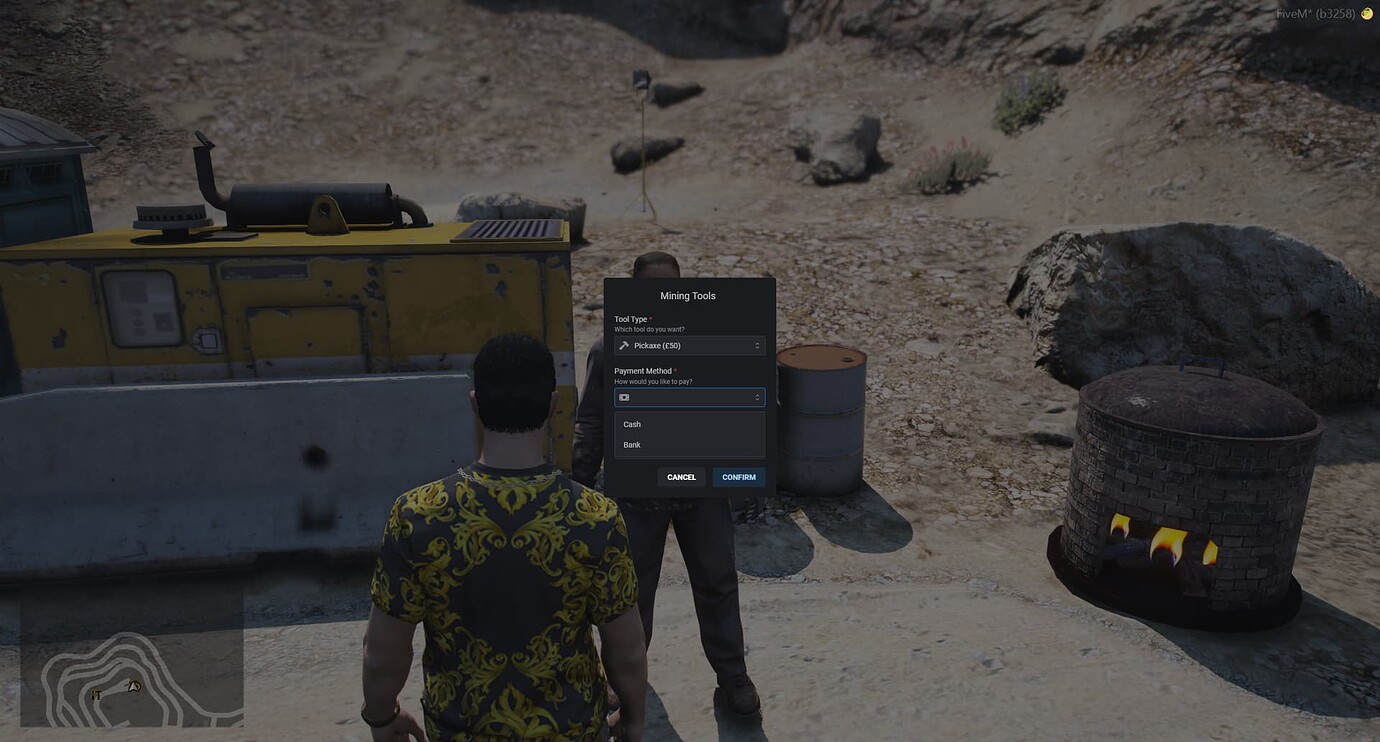Viewport: 1380px width, 742px height.
Task: Select Cash as the payment method
Action: coord(632,424)
